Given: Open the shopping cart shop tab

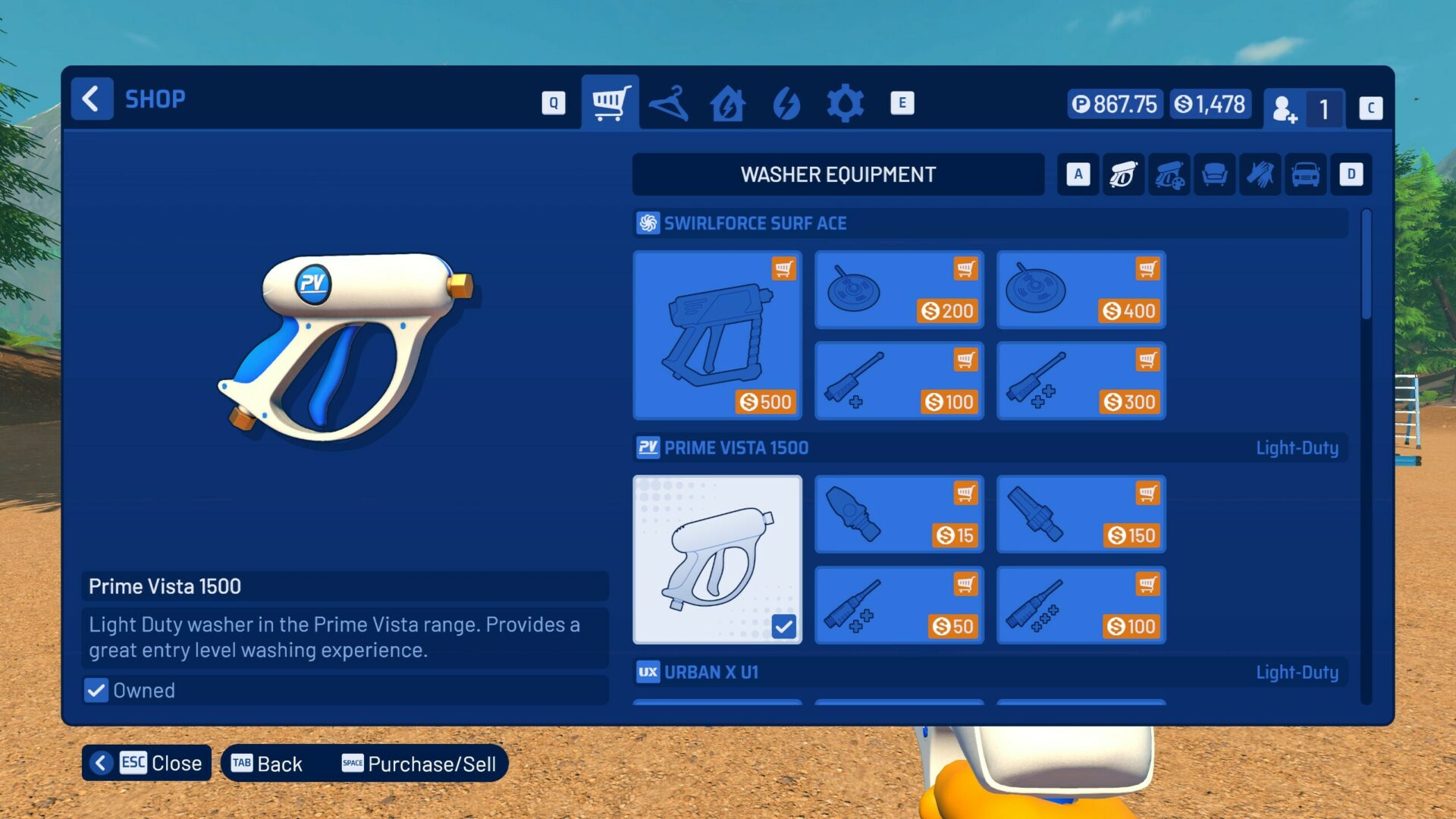Looking at the screenshot, I should click(610, 102).
